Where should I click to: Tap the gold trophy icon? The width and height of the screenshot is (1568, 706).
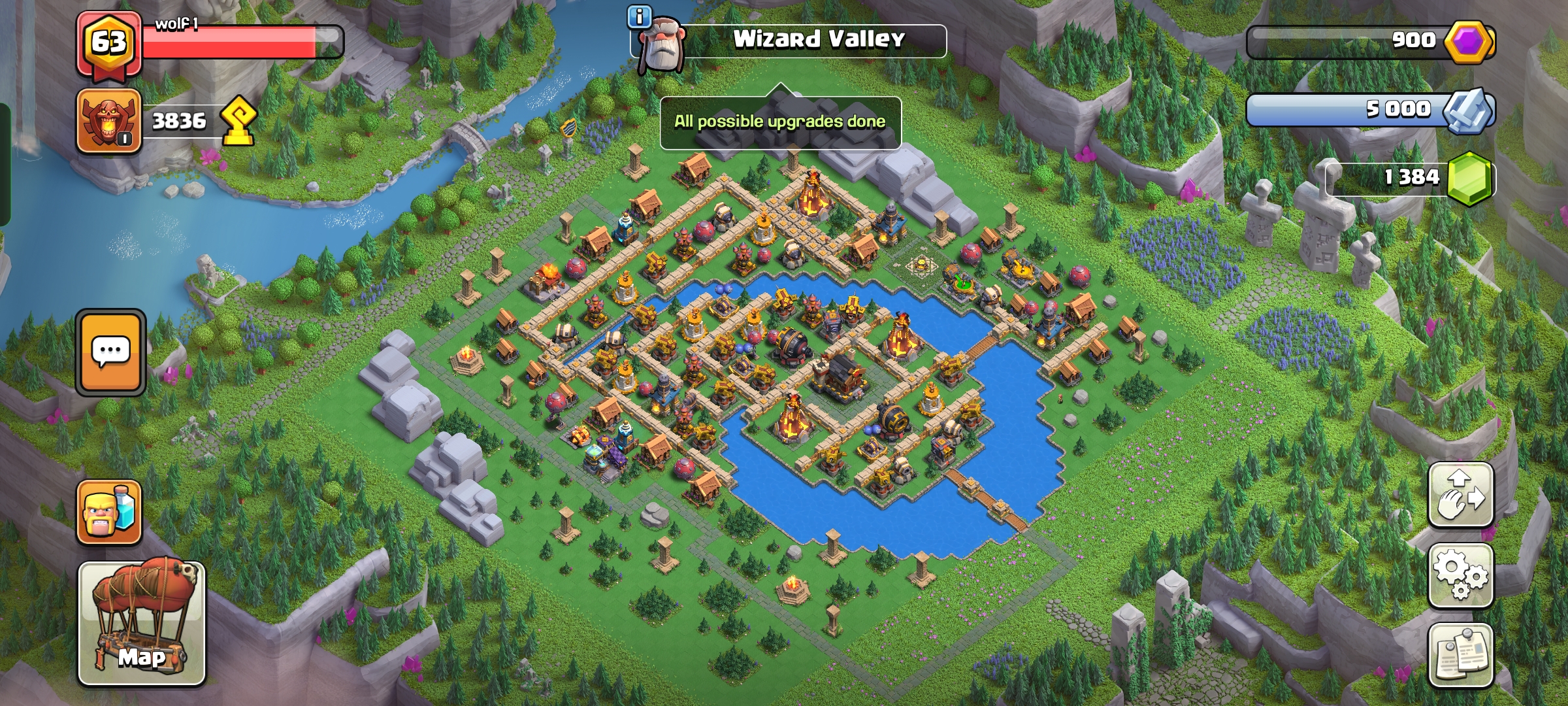coord(238,121)
